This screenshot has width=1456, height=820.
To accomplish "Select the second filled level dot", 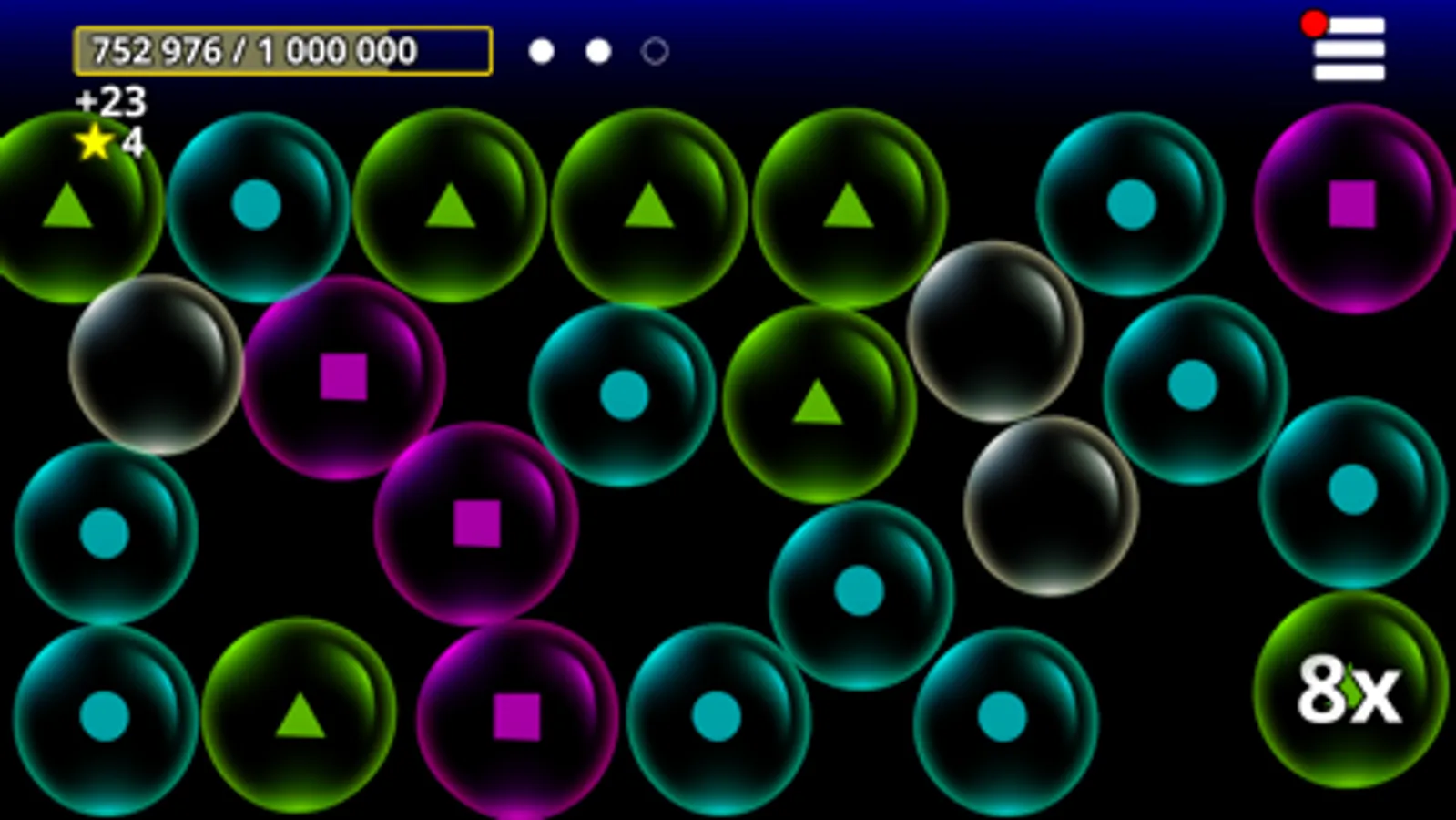I will pyautogui.click(x=597, y=52).
